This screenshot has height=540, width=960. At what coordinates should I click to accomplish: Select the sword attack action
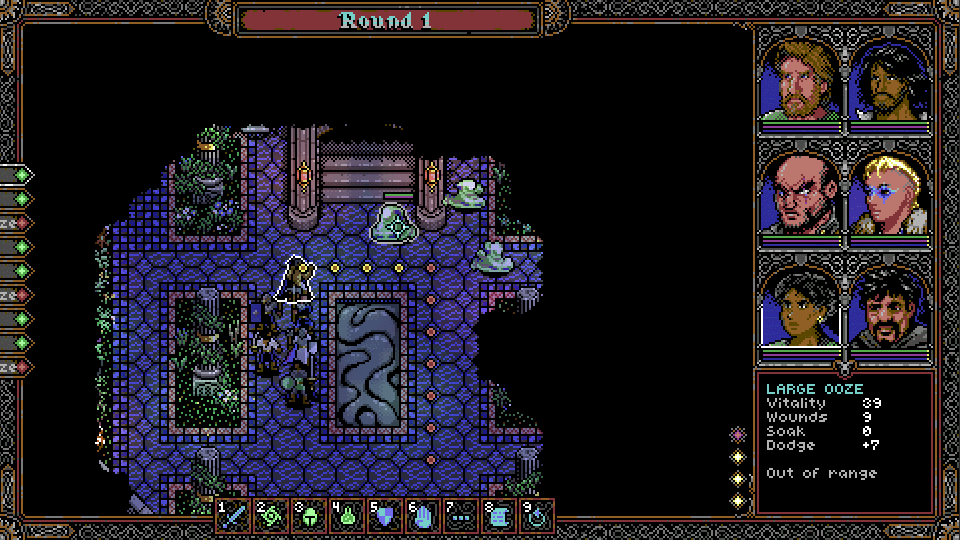pos(233,516)
